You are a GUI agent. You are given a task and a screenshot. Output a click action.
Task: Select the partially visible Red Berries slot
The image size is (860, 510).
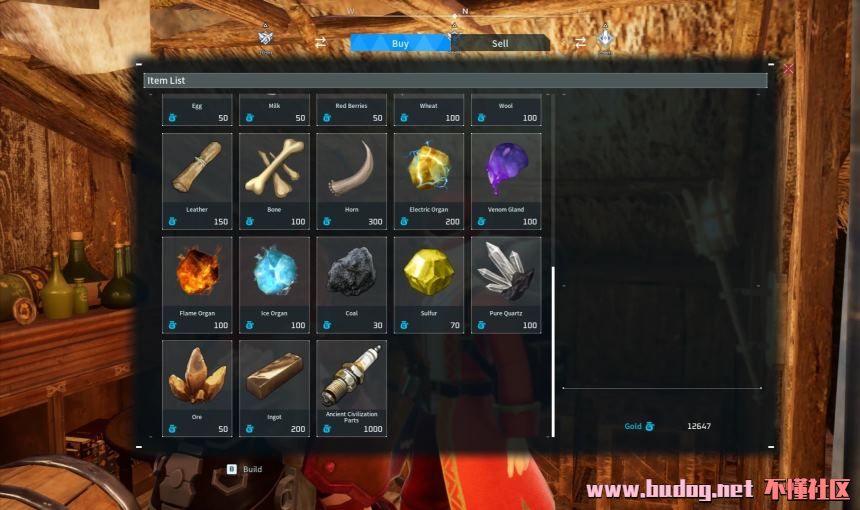pos(351,111)
